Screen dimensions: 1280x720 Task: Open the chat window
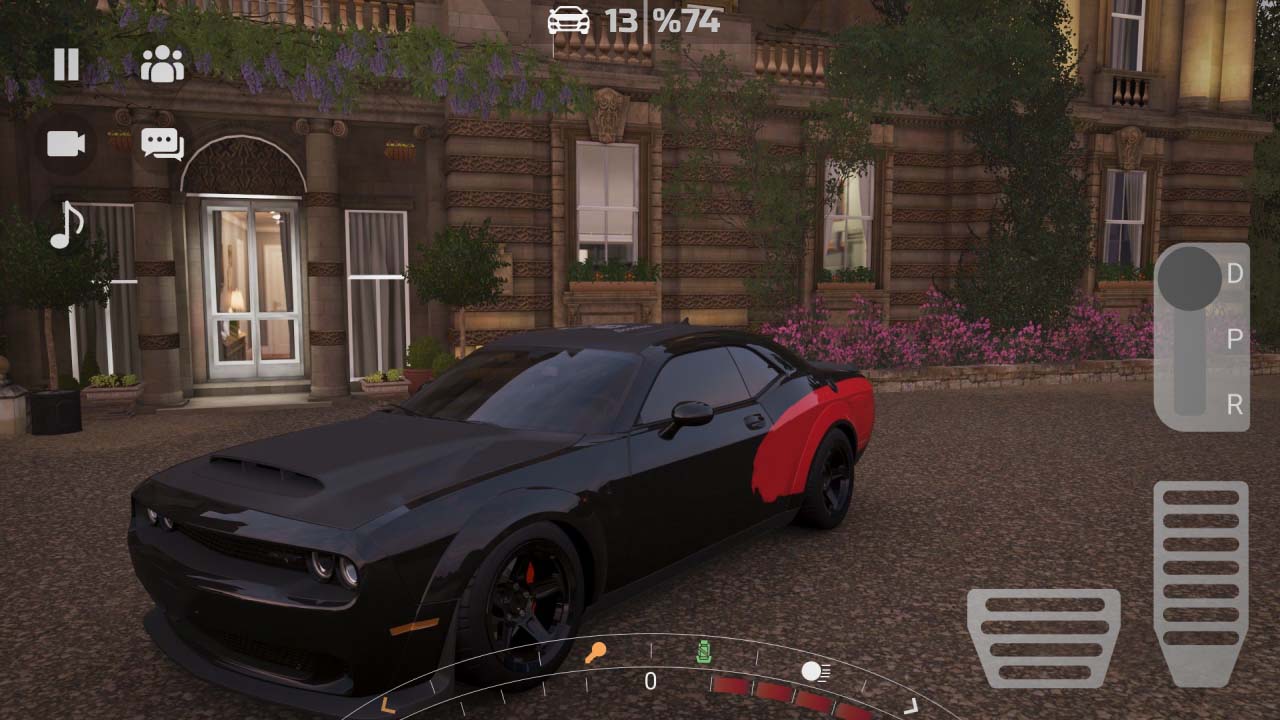pos(162,143)
